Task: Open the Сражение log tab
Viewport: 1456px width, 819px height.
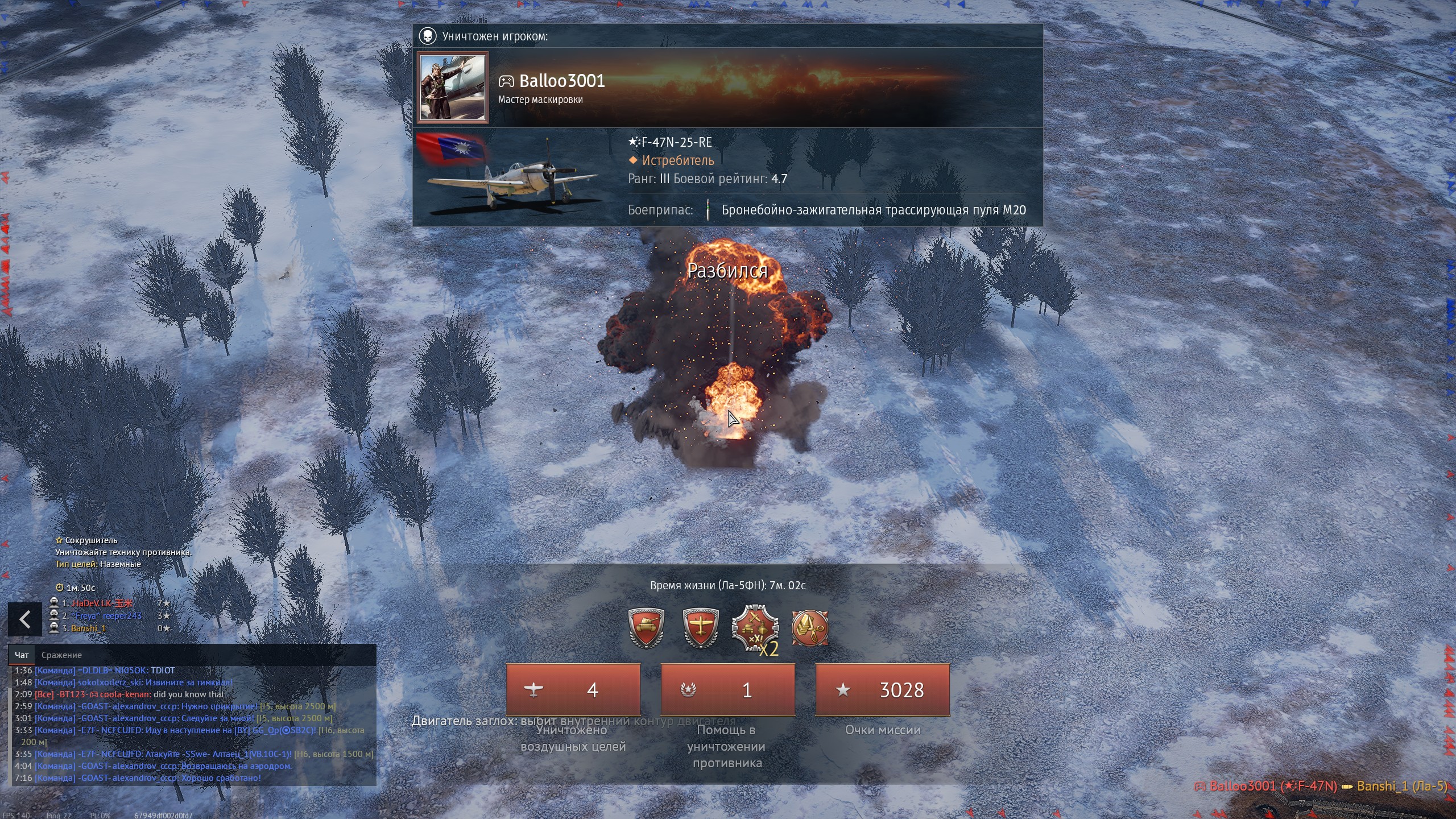Action: 61,655
